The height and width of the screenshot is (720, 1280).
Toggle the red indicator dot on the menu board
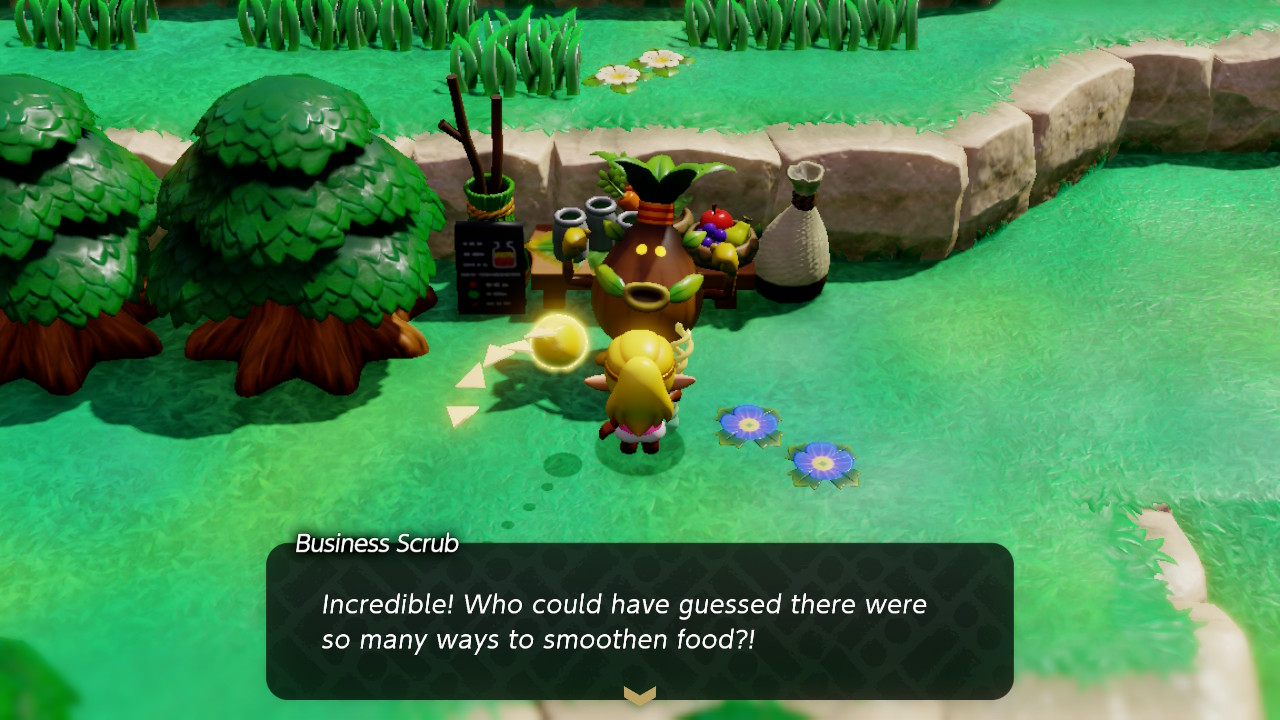point(472,283)
